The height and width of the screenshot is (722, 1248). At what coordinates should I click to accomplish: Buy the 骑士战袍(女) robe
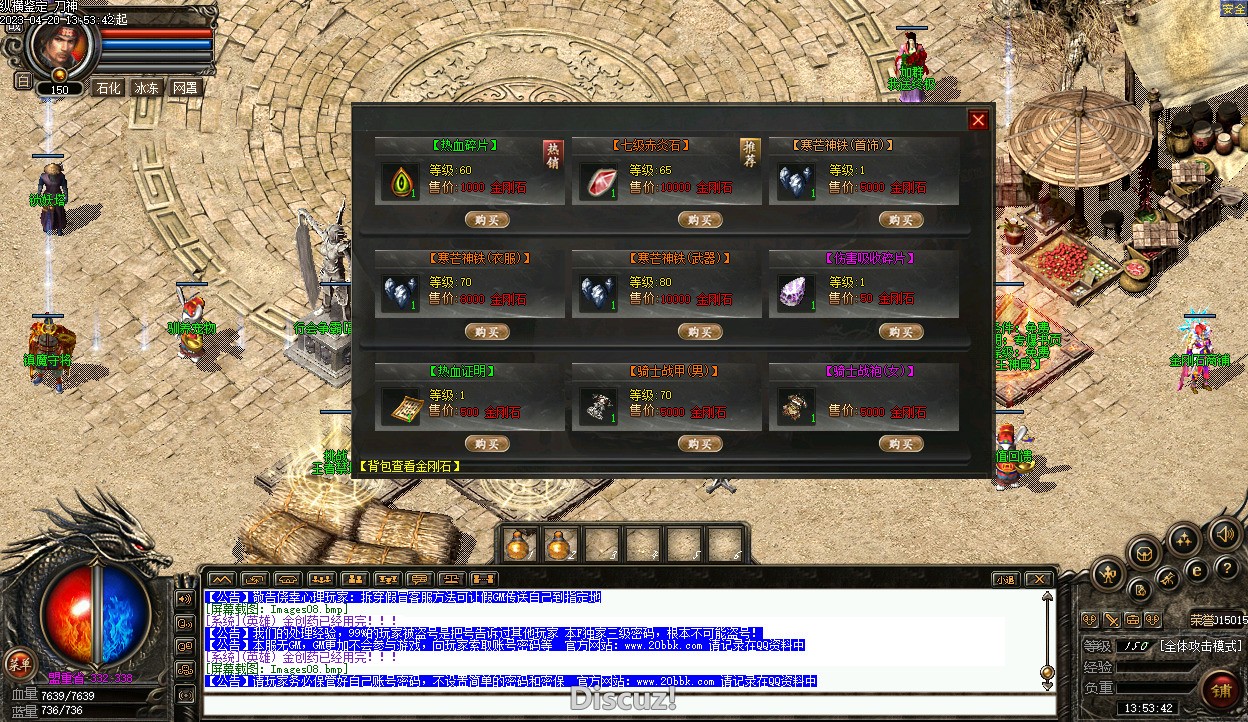pos(900,444)
